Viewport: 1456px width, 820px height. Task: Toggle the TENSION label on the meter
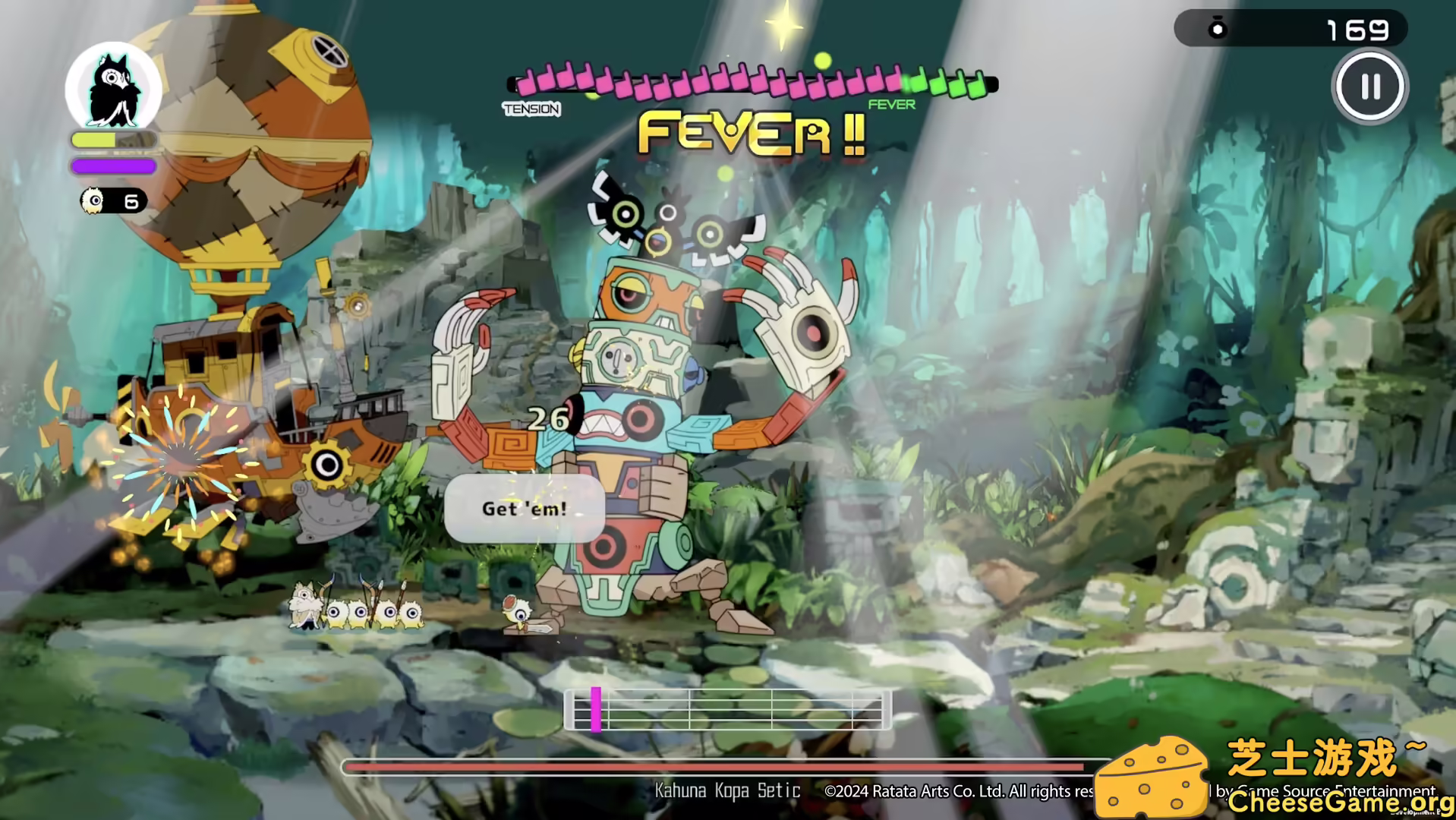pyautogui.click(x=531, y=109)
